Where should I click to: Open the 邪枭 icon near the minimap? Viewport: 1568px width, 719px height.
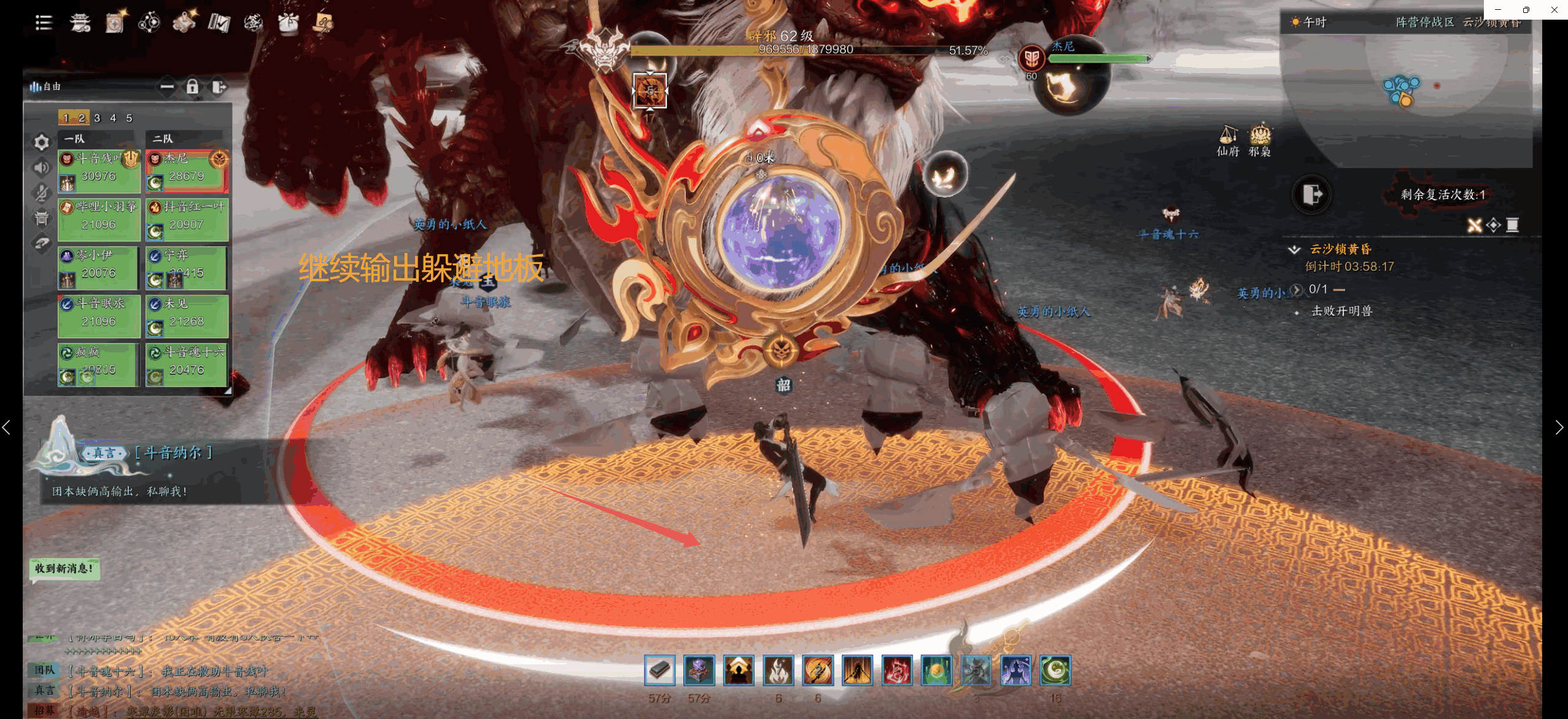[x=1260, y=140]
